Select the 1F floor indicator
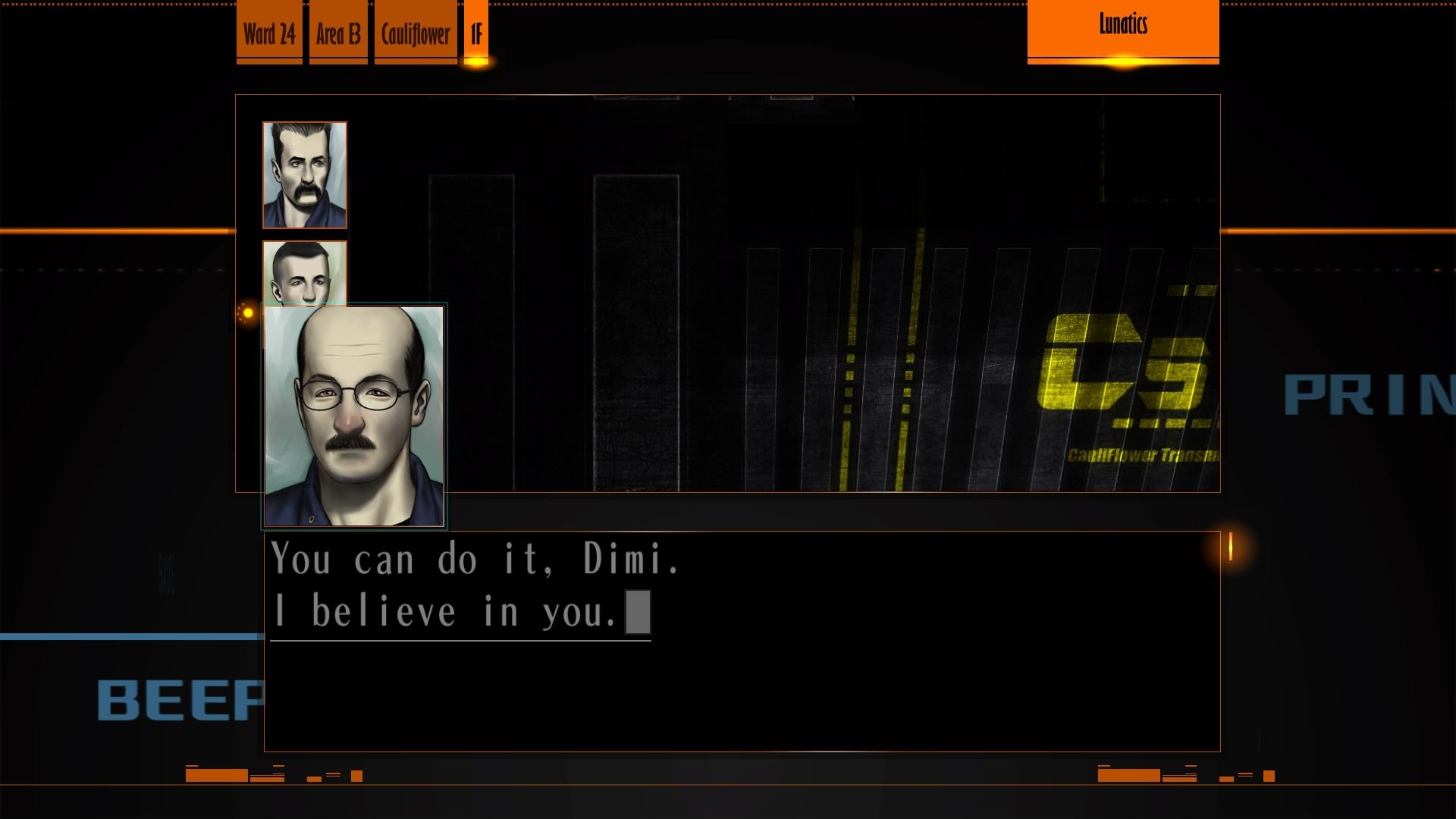This screenshot has height=819, width=1456. click(476, 33)
